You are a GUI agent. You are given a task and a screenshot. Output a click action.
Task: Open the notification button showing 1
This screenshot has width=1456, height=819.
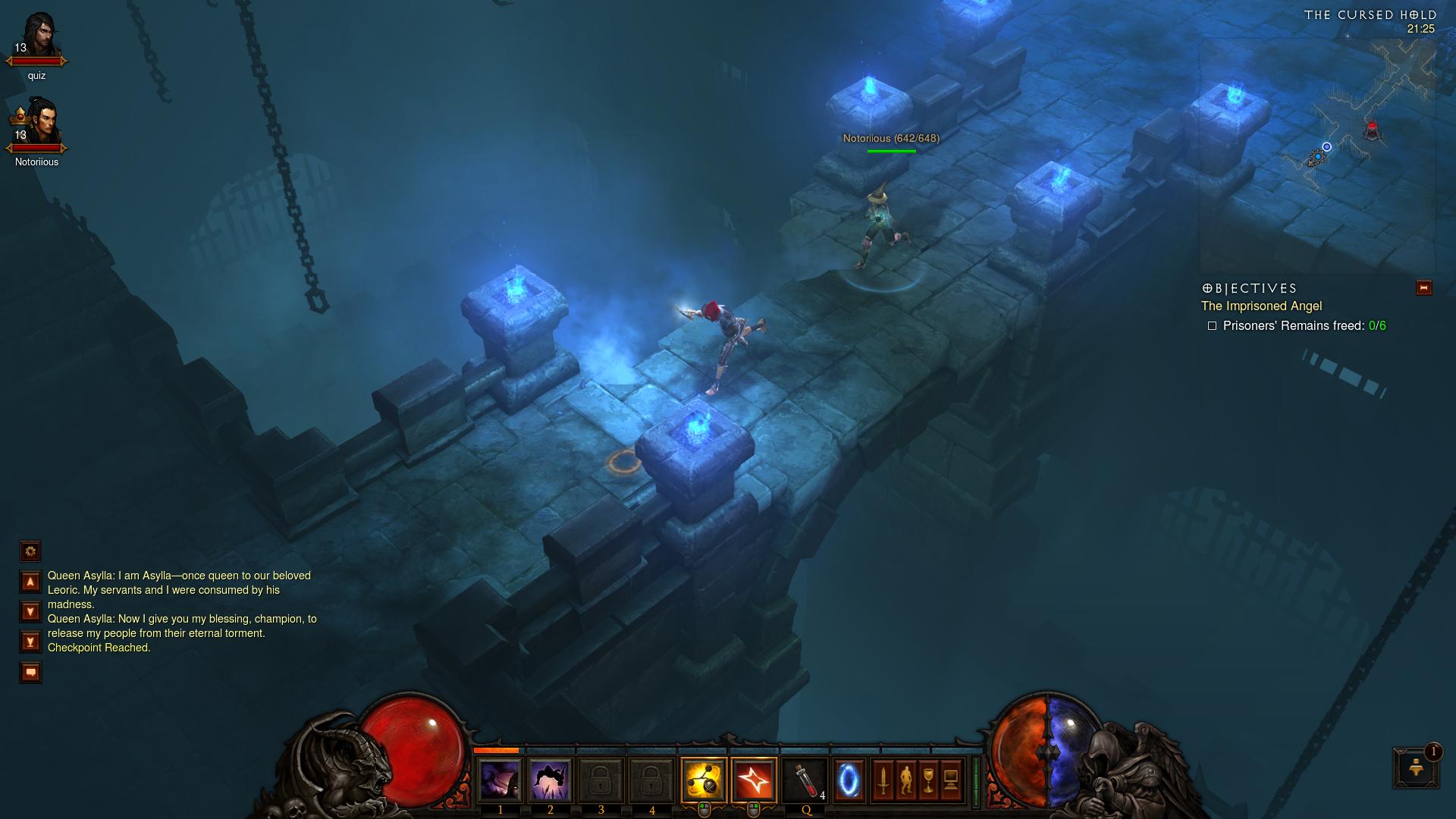pyautogui.click(x=1415, y=767)
